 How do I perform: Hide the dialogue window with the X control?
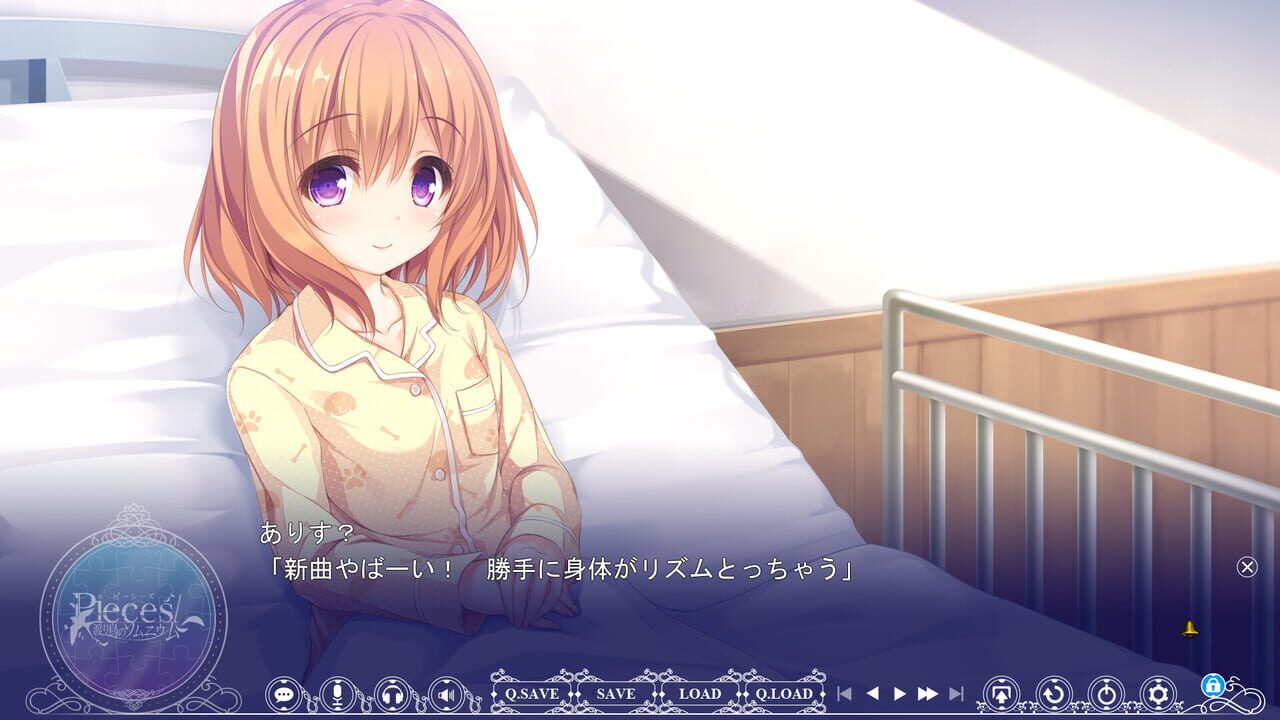[x=1246, y=567]
